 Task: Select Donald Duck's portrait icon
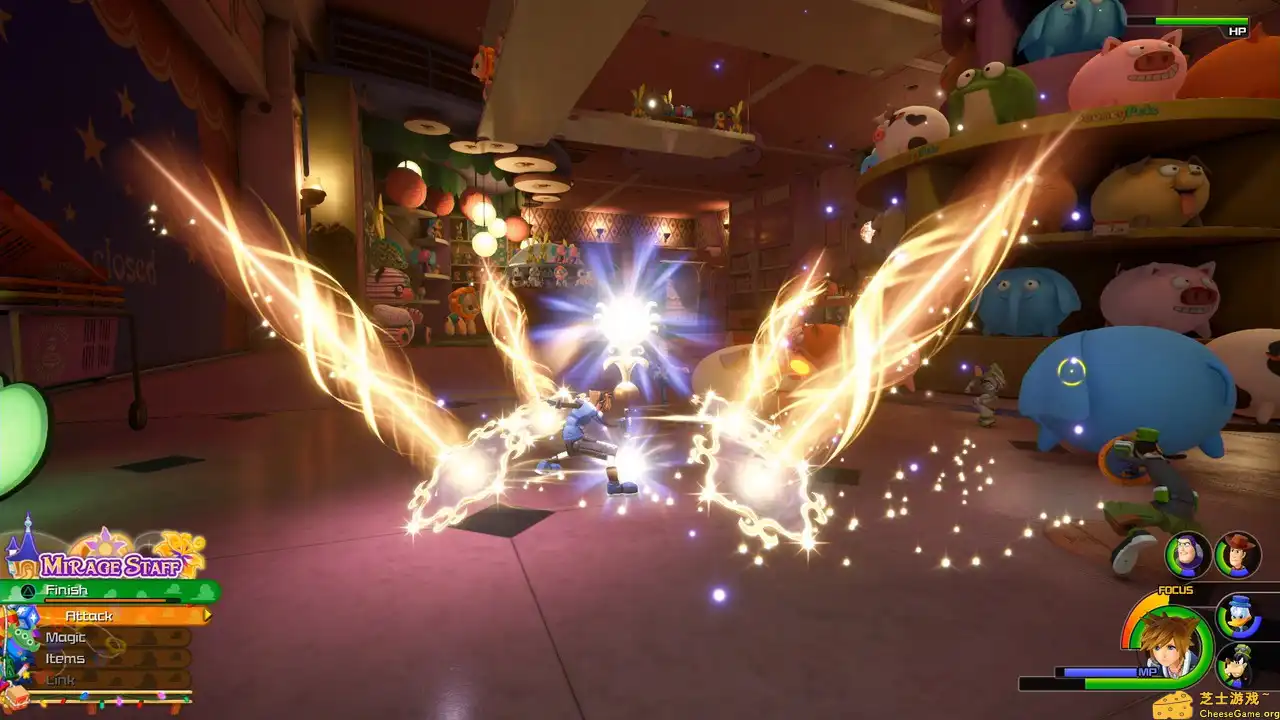(1239, 617)
